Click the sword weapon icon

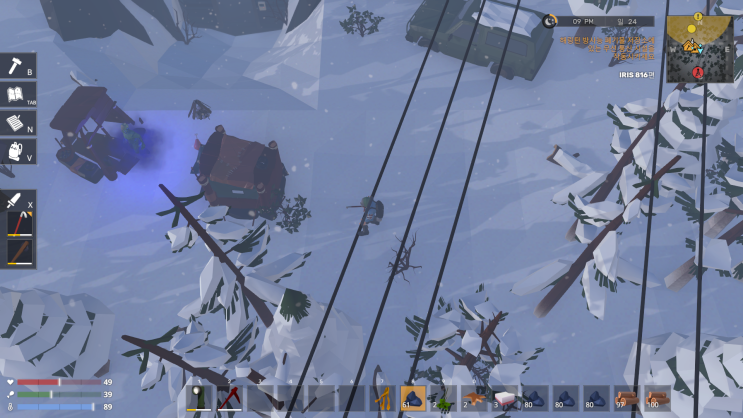(x=17, y=199)
